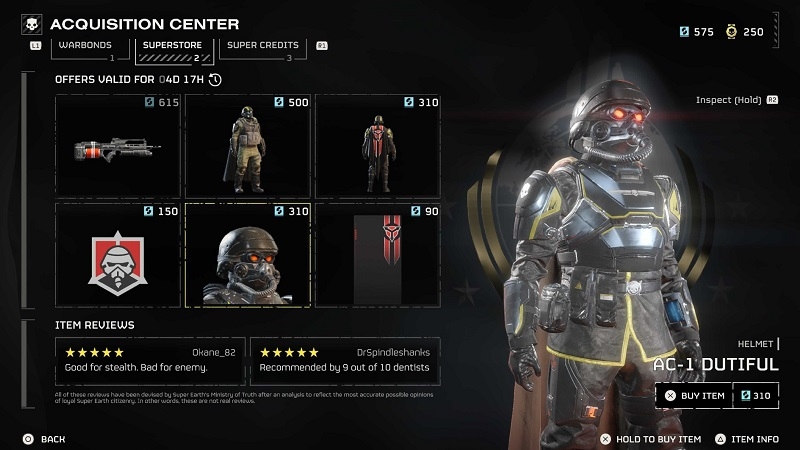Select the AC-1 Dutiful helmet offer

248,254
